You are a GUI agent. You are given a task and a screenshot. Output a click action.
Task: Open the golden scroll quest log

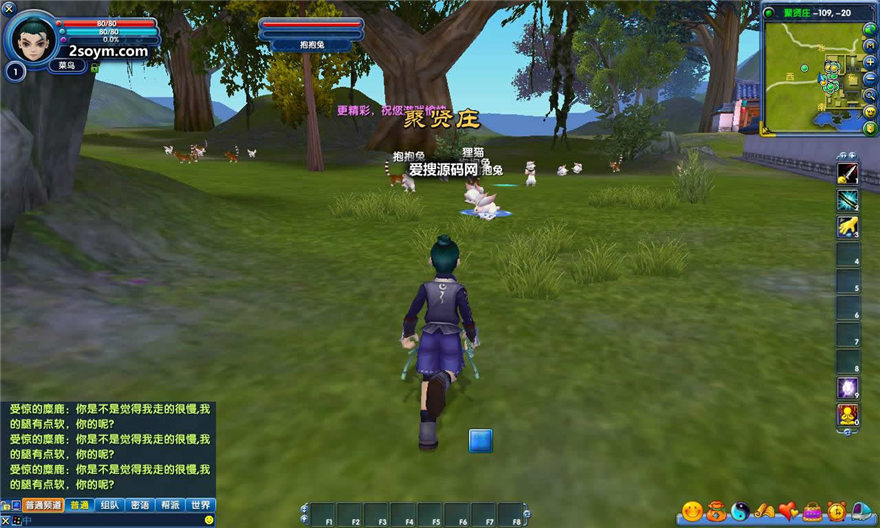(765, 511)
